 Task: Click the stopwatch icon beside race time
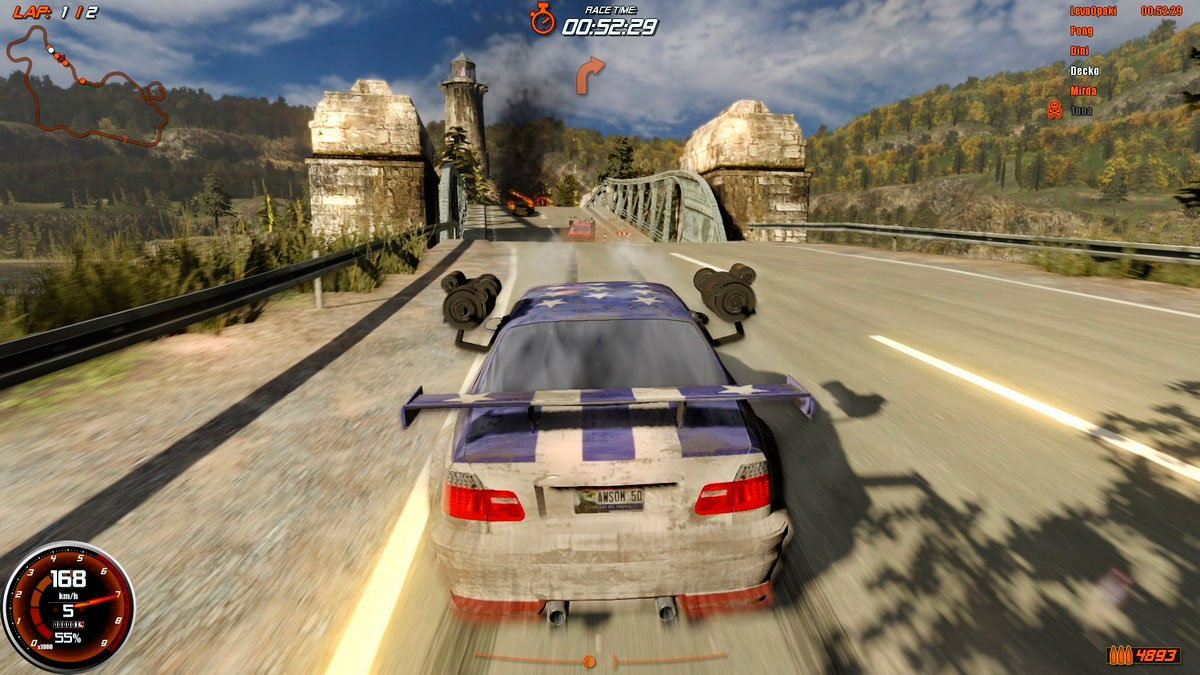(x=542, y=18)
